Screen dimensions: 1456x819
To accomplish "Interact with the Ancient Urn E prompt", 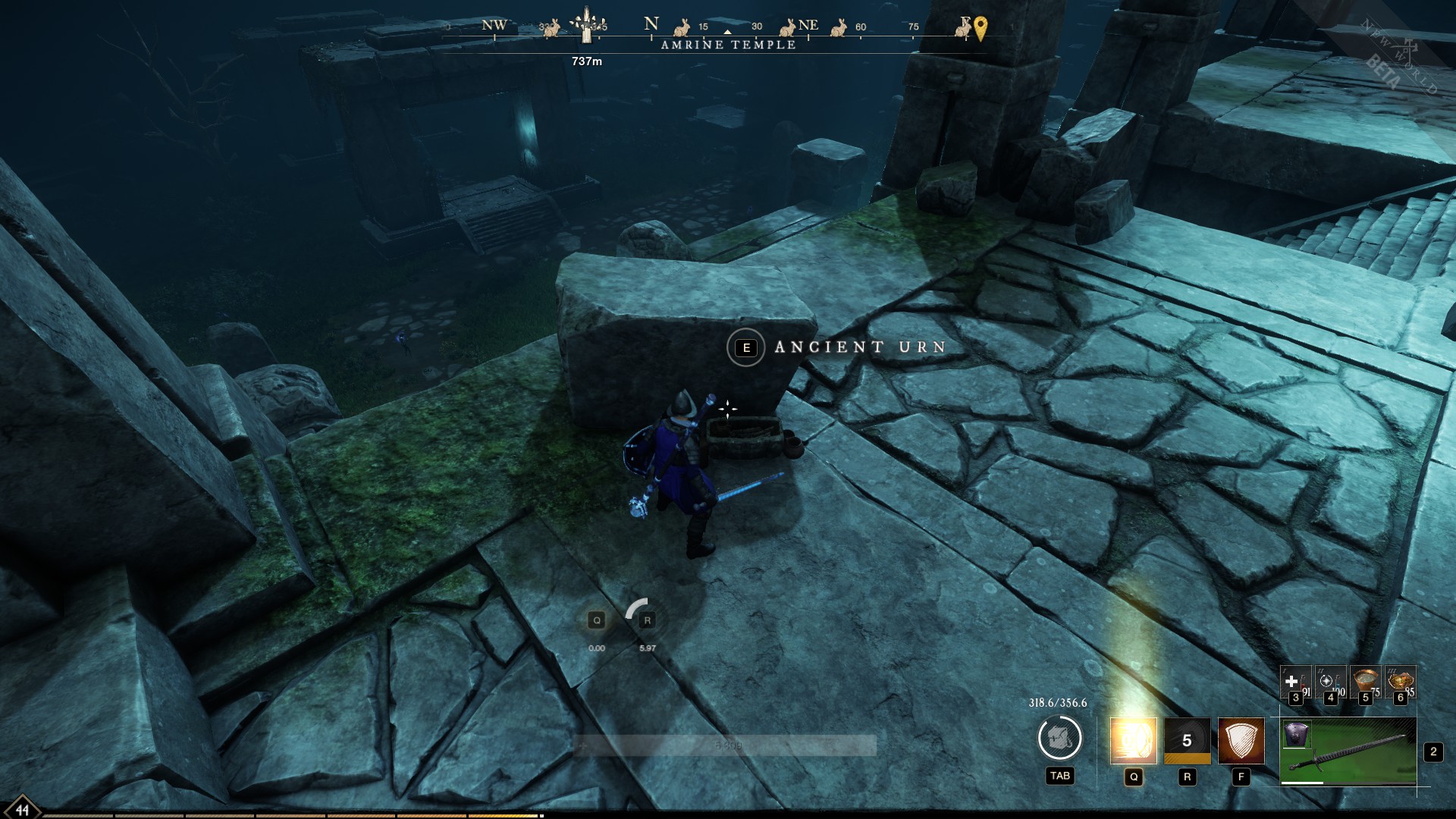I will click(x=746, y=348).
